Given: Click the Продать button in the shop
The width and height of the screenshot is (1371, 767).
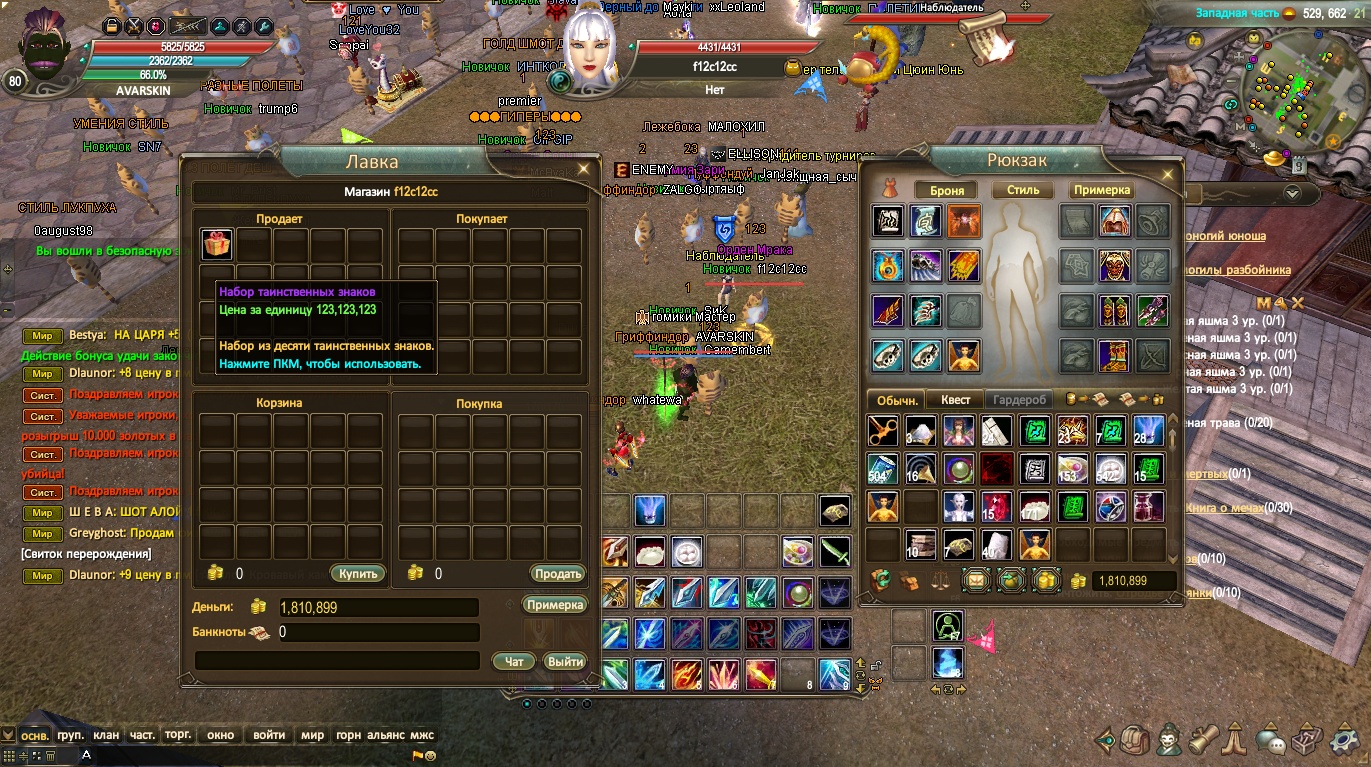Looking at the screenshot, I should [x=557, y=574].
